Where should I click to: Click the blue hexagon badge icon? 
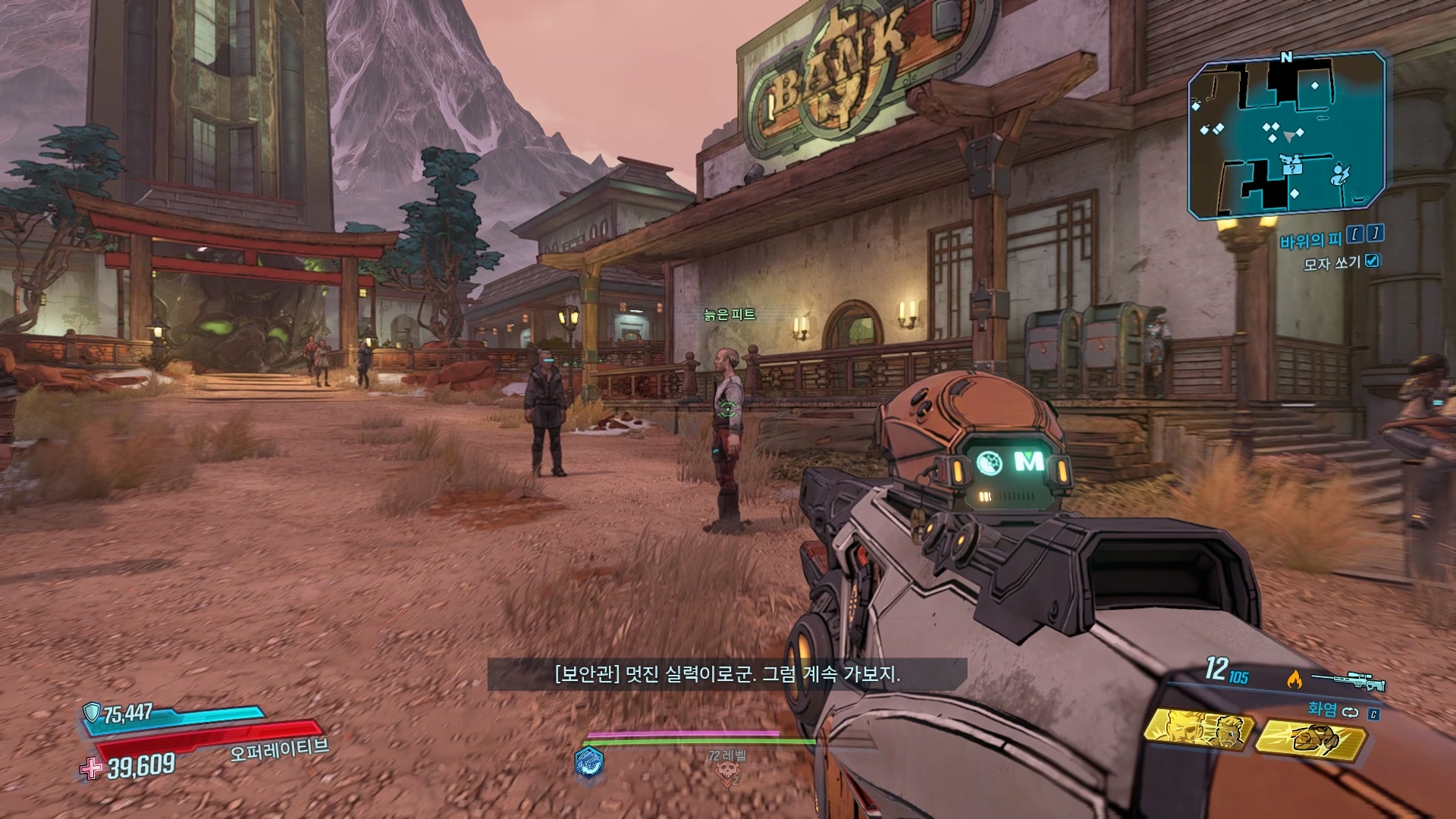[589, 761]
